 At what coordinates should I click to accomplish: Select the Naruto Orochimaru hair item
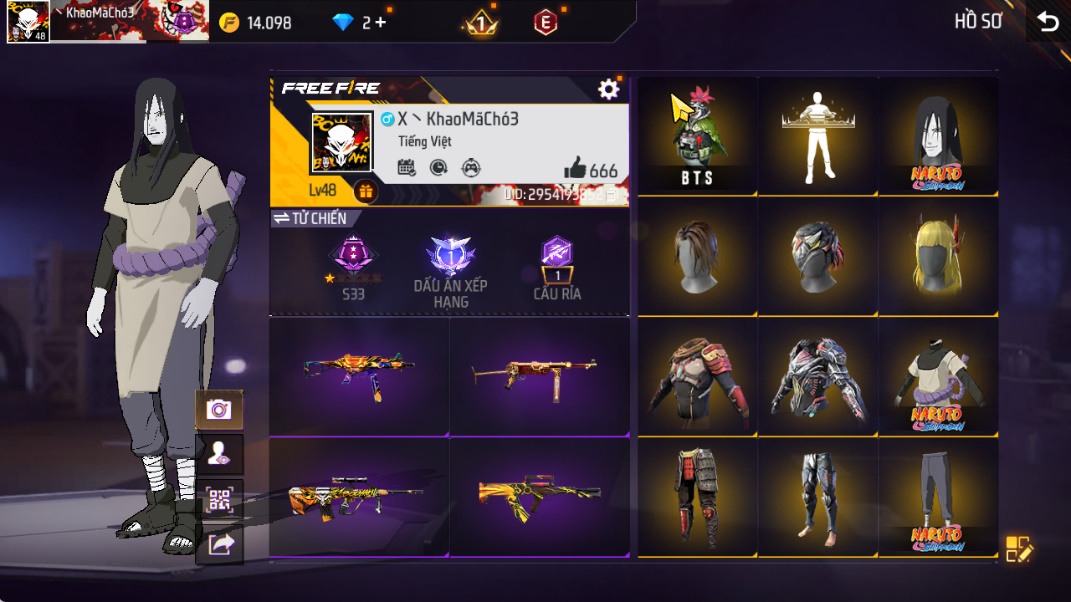click(938, 136)
